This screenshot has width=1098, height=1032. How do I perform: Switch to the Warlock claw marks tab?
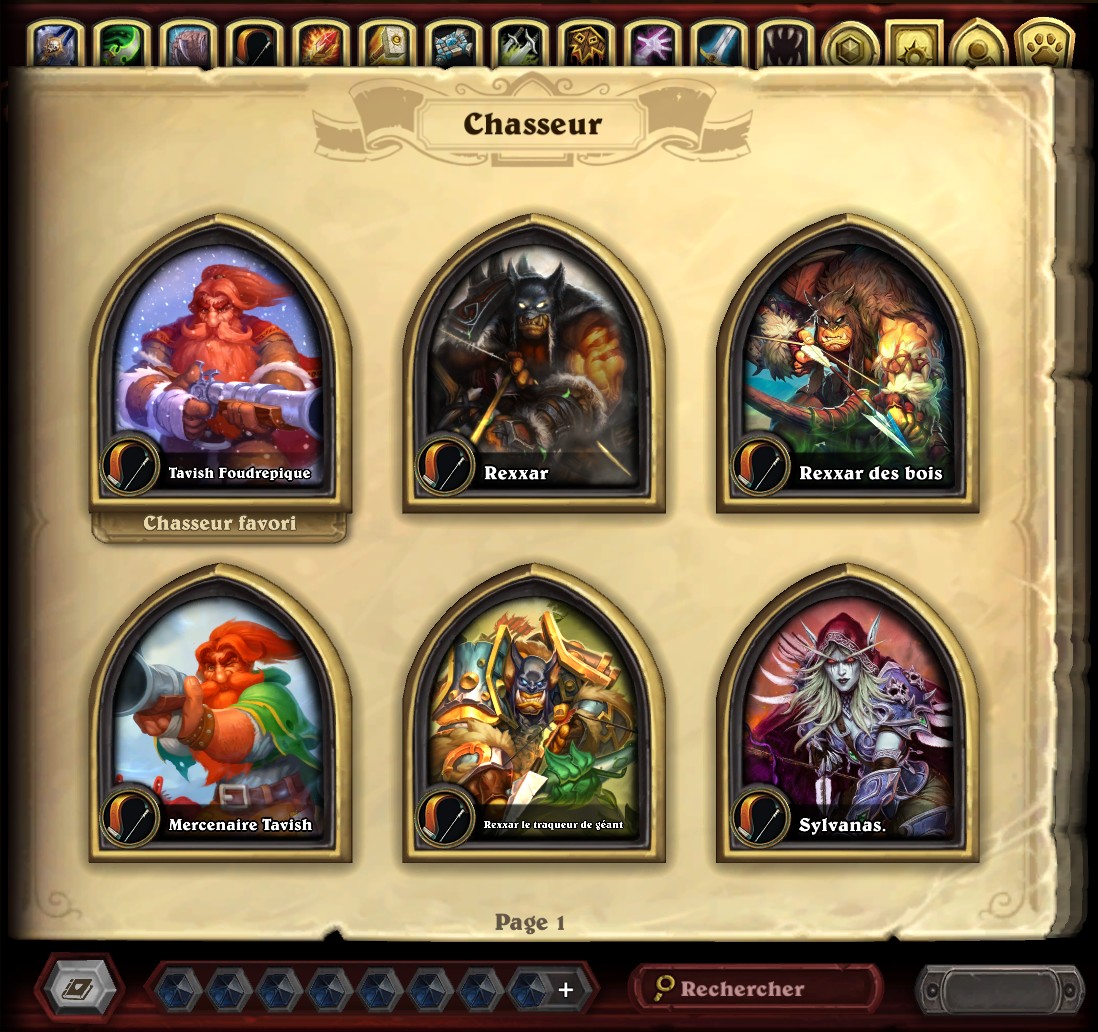pyautogui.click(x=782, y=45)
